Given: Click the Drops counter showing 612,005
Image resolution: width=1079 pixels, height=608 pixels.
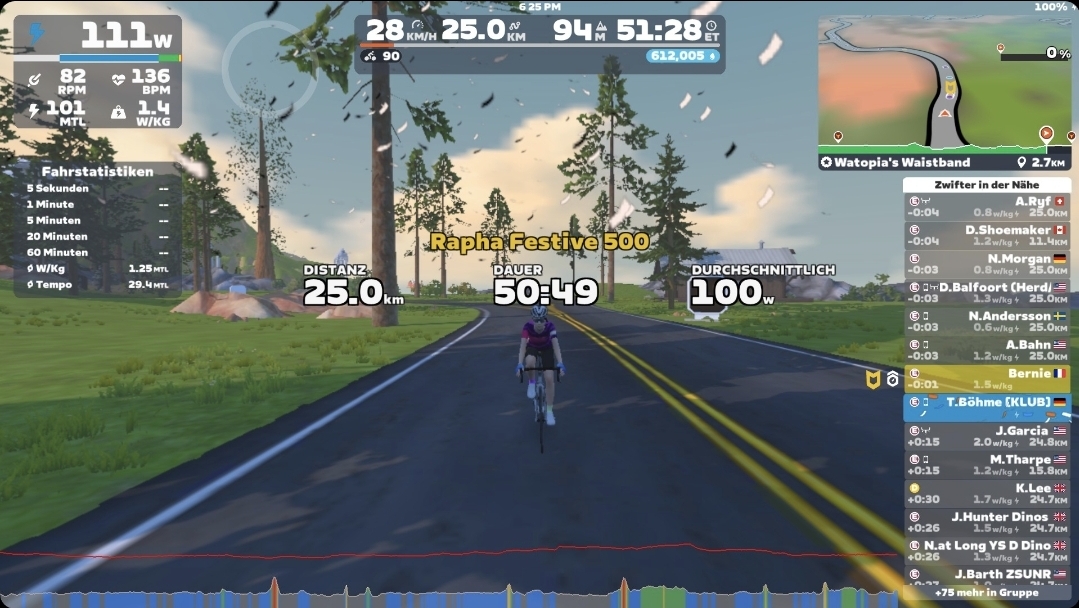Looking at the screenshot, I should point(682,56).
